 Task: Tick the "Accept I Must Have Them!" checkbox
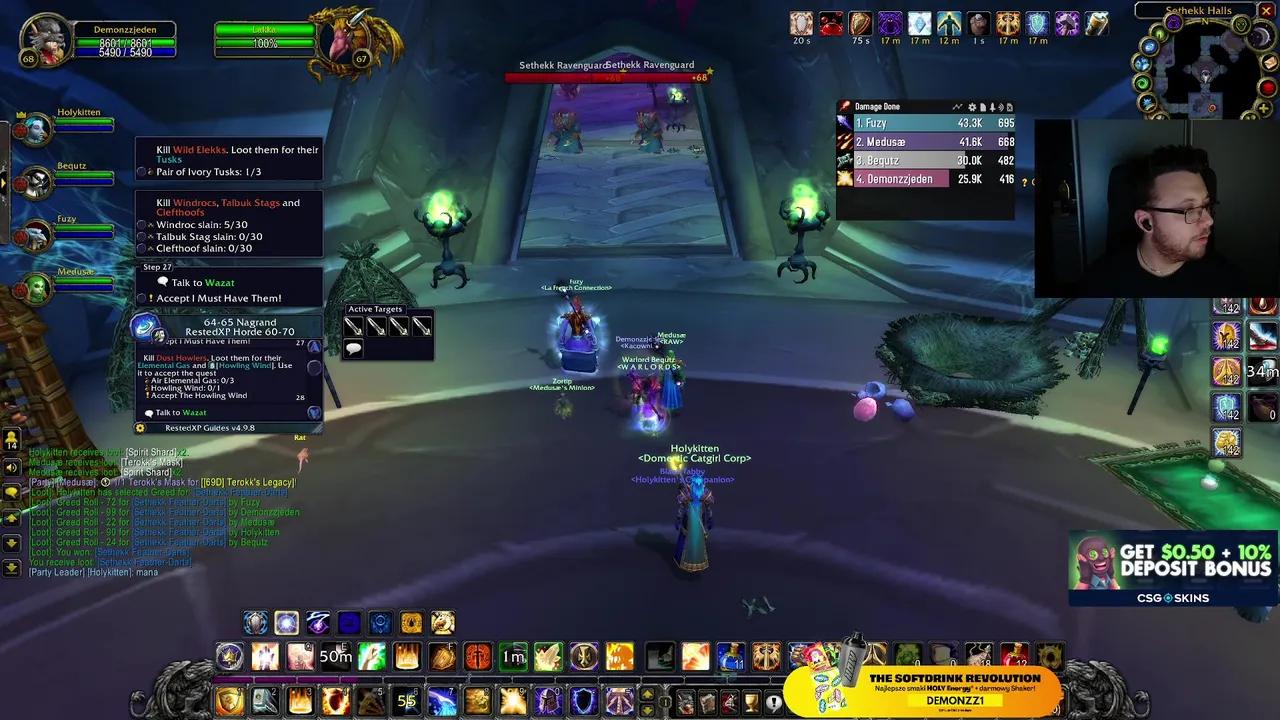[x=141, y=298]
